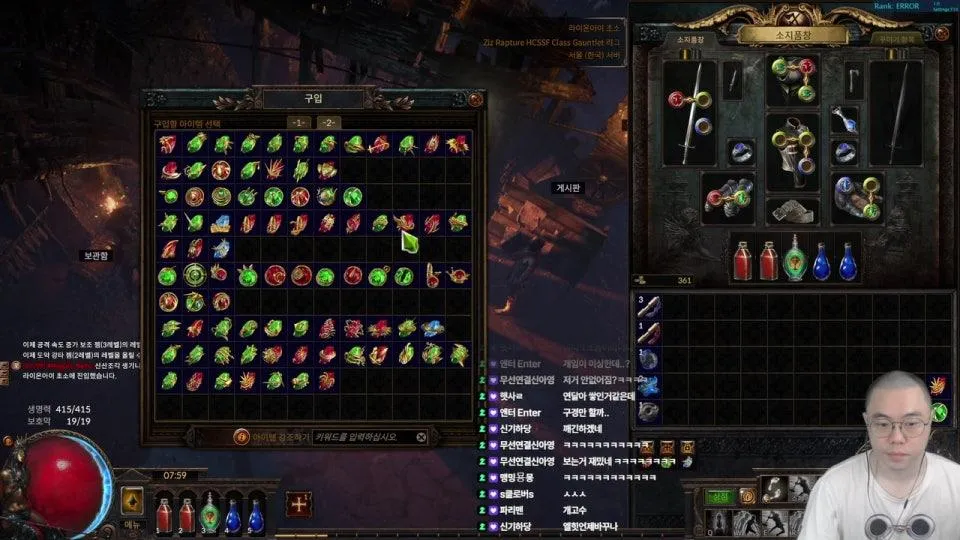Select the equipped body armour slot
Viewport: 960px width, 540px height.
point(792,152)
